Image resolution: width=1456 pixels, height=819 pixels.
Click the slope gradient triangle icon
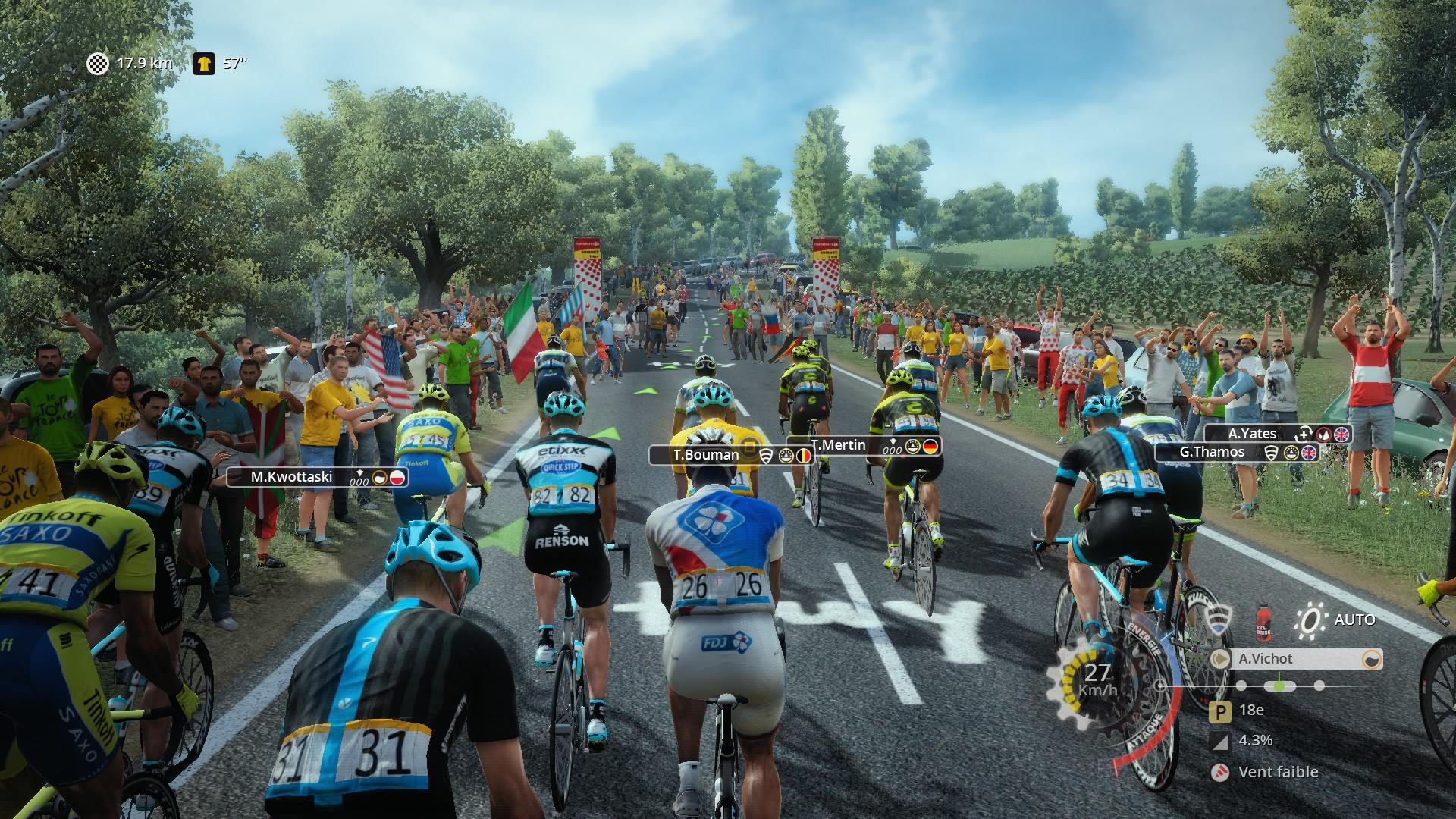click(1219, 741)
